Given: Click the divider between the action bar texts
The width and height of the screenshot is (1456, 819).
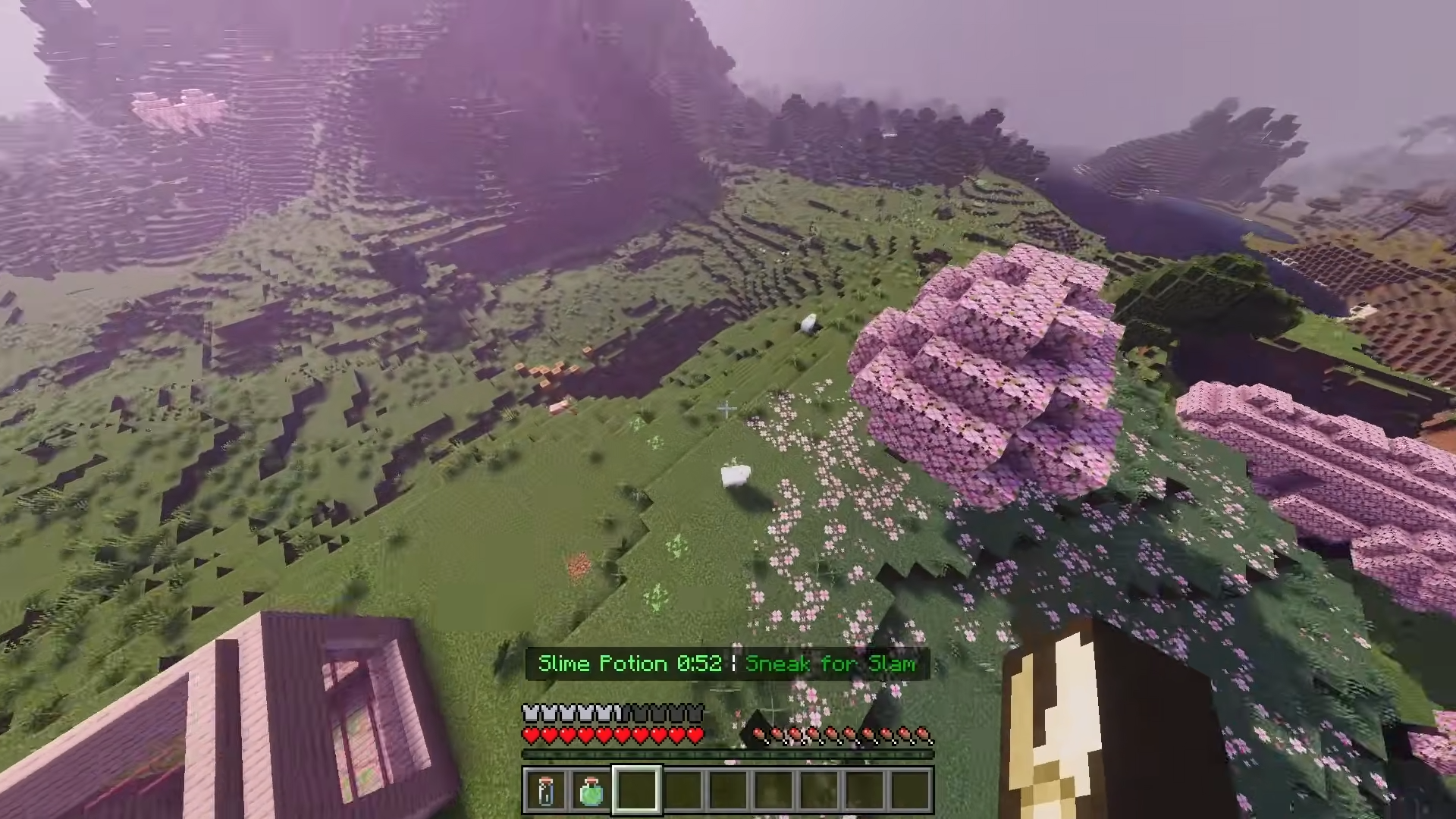Looking at the screenshot, I should coord(734,664).
